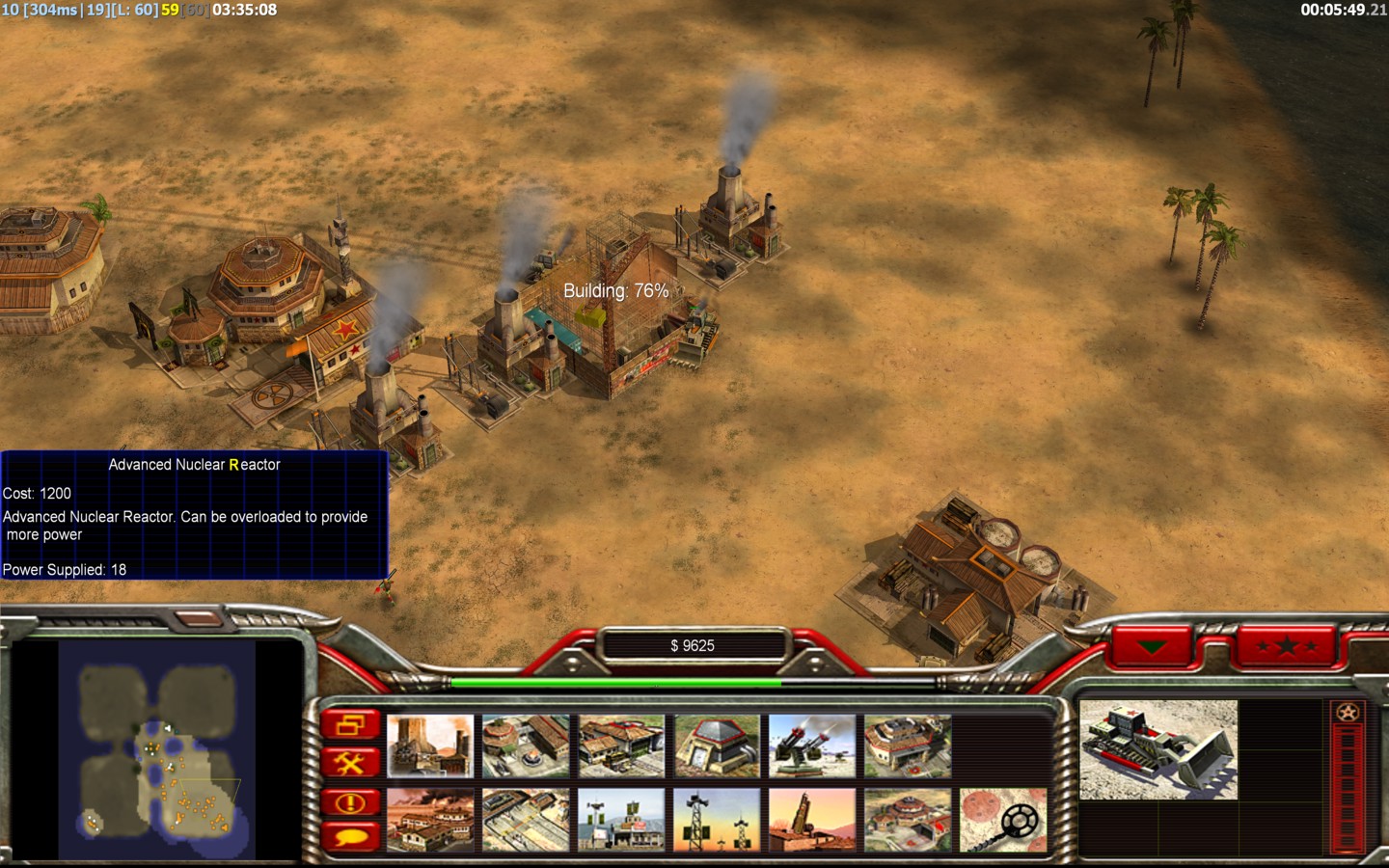This screenshot has width=1389, height=868.
Task: Open General's powers with three-star button
Action: 1287,645
